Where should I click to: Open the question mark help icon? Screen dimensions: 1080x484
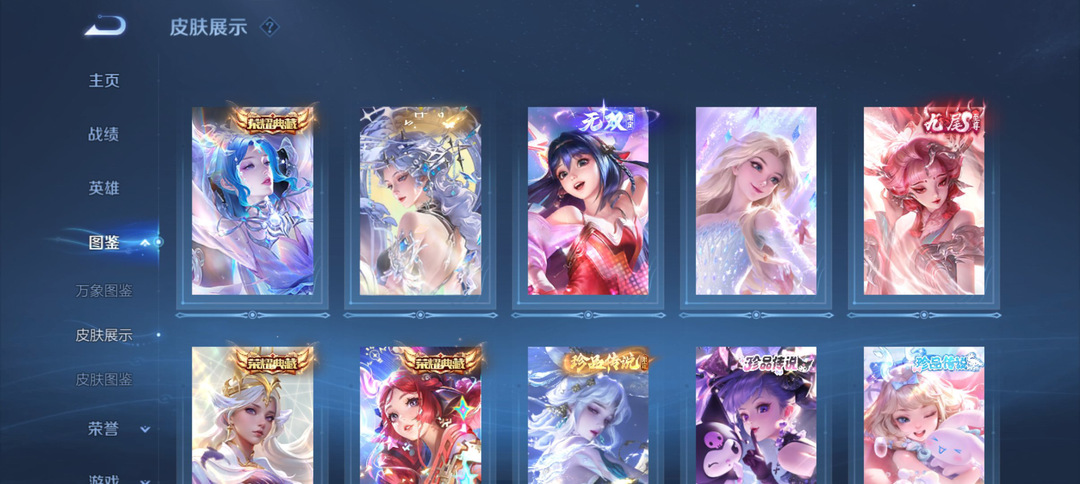click(268, 27)
